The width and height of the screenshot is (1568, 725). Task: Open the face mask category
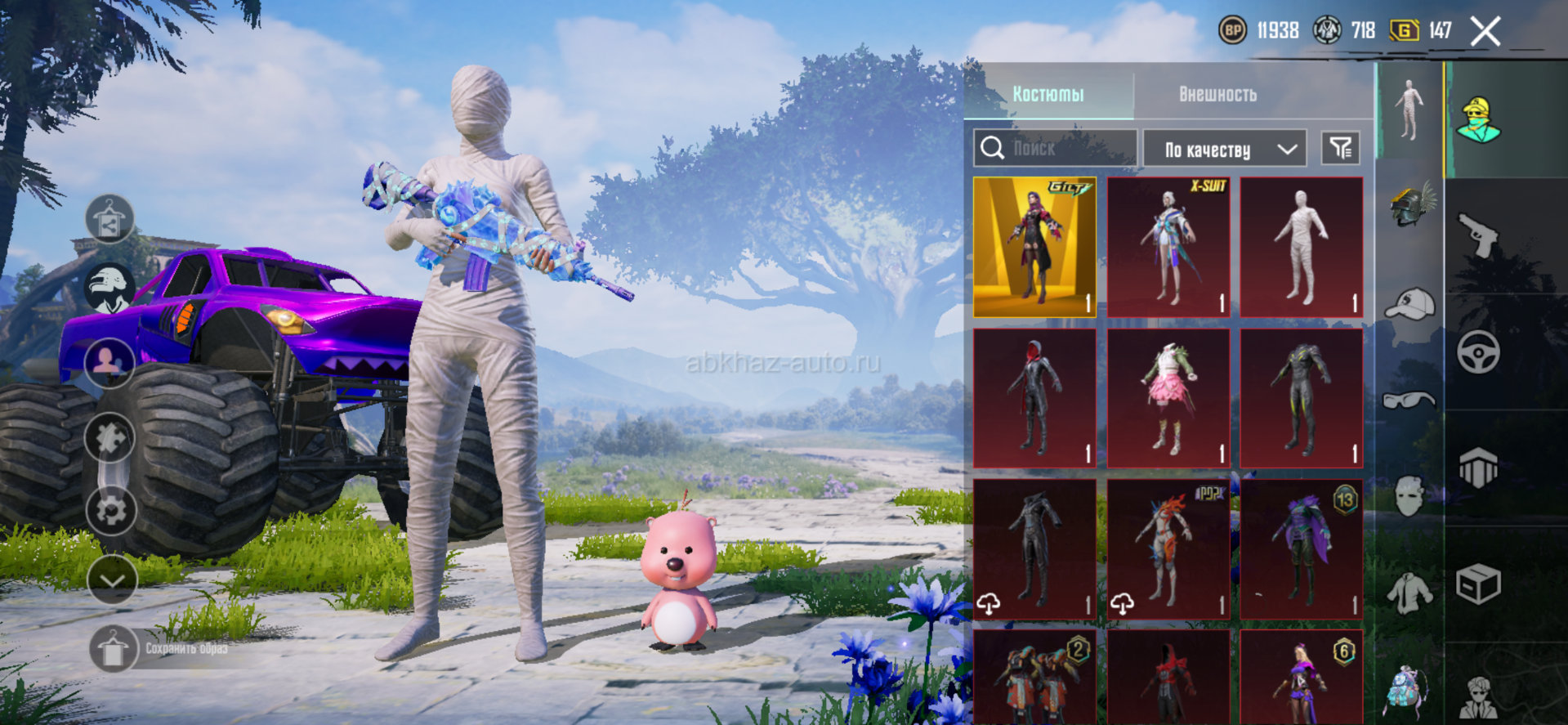click(1410, 495)
